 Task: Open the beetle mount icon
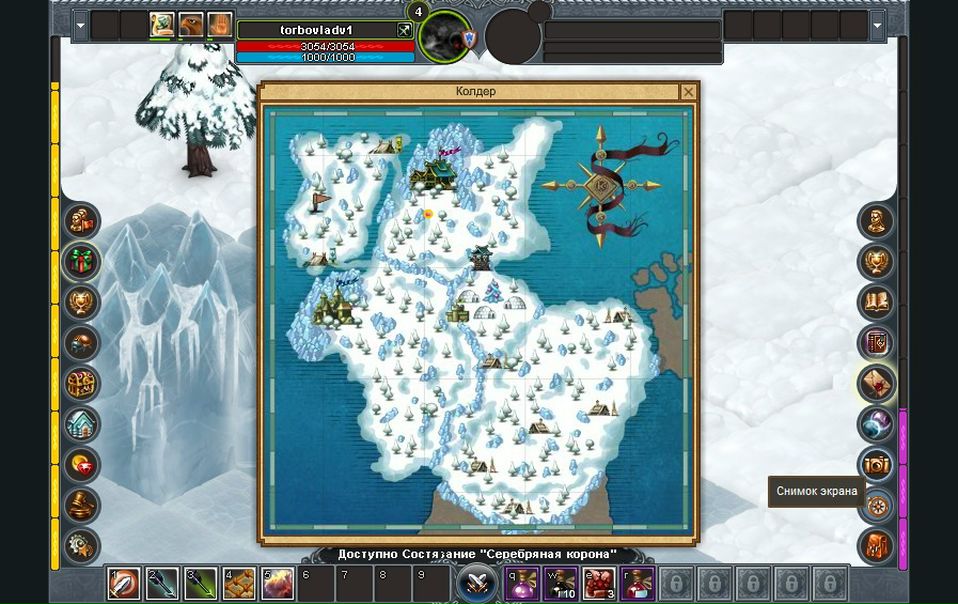click(x=82, y=343)
